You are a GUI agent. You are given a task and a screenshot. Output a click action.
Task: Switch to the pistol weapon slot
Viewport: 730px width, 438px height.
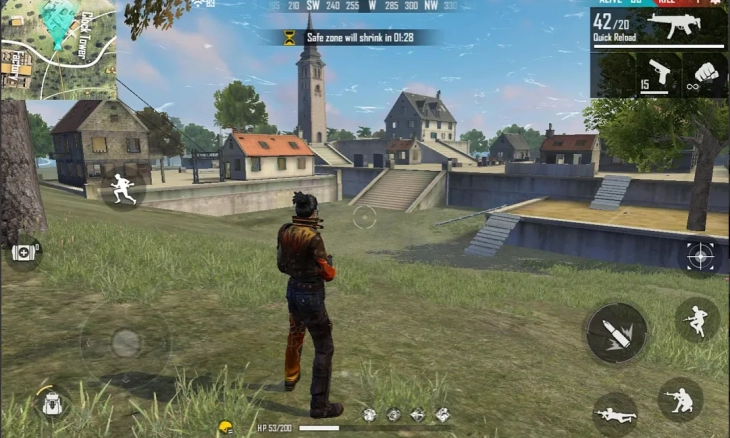point(658,72)
